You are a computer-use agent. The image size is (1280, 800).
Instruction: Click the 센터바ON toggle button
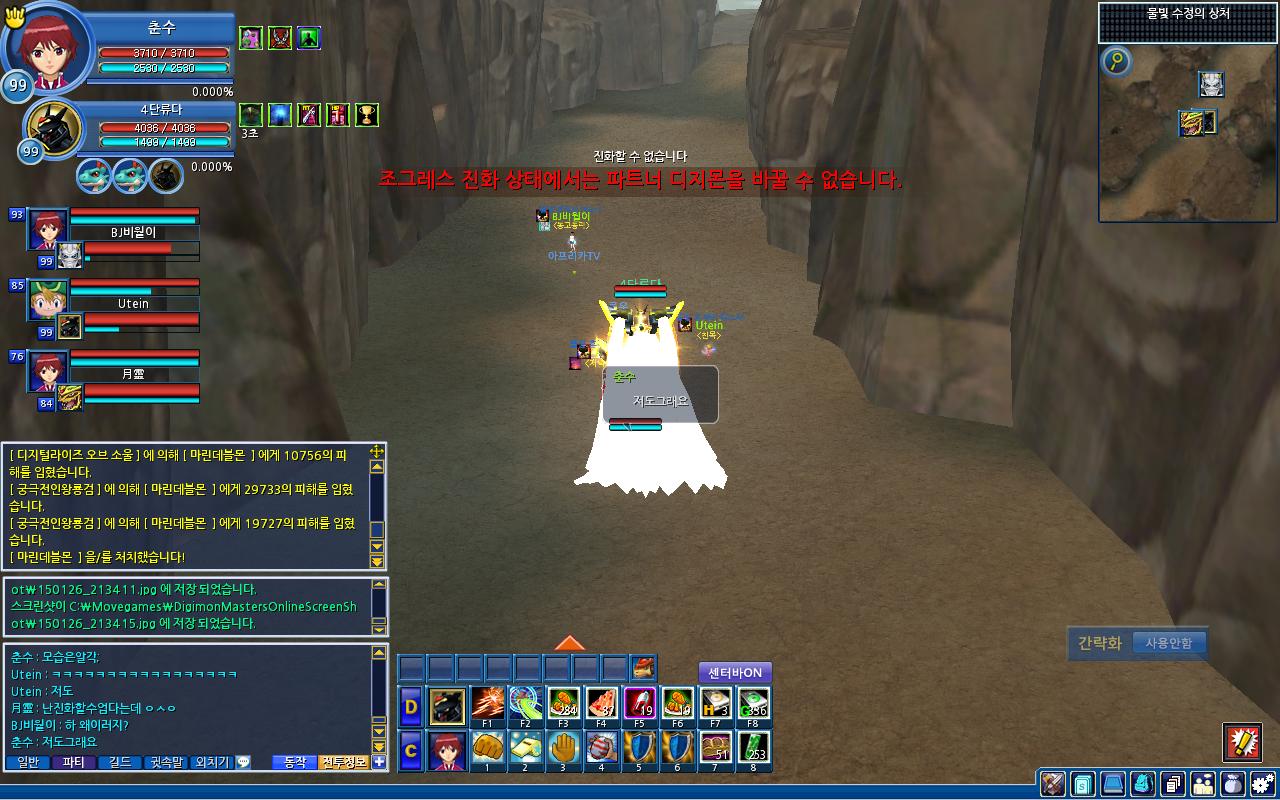[735, 673]
